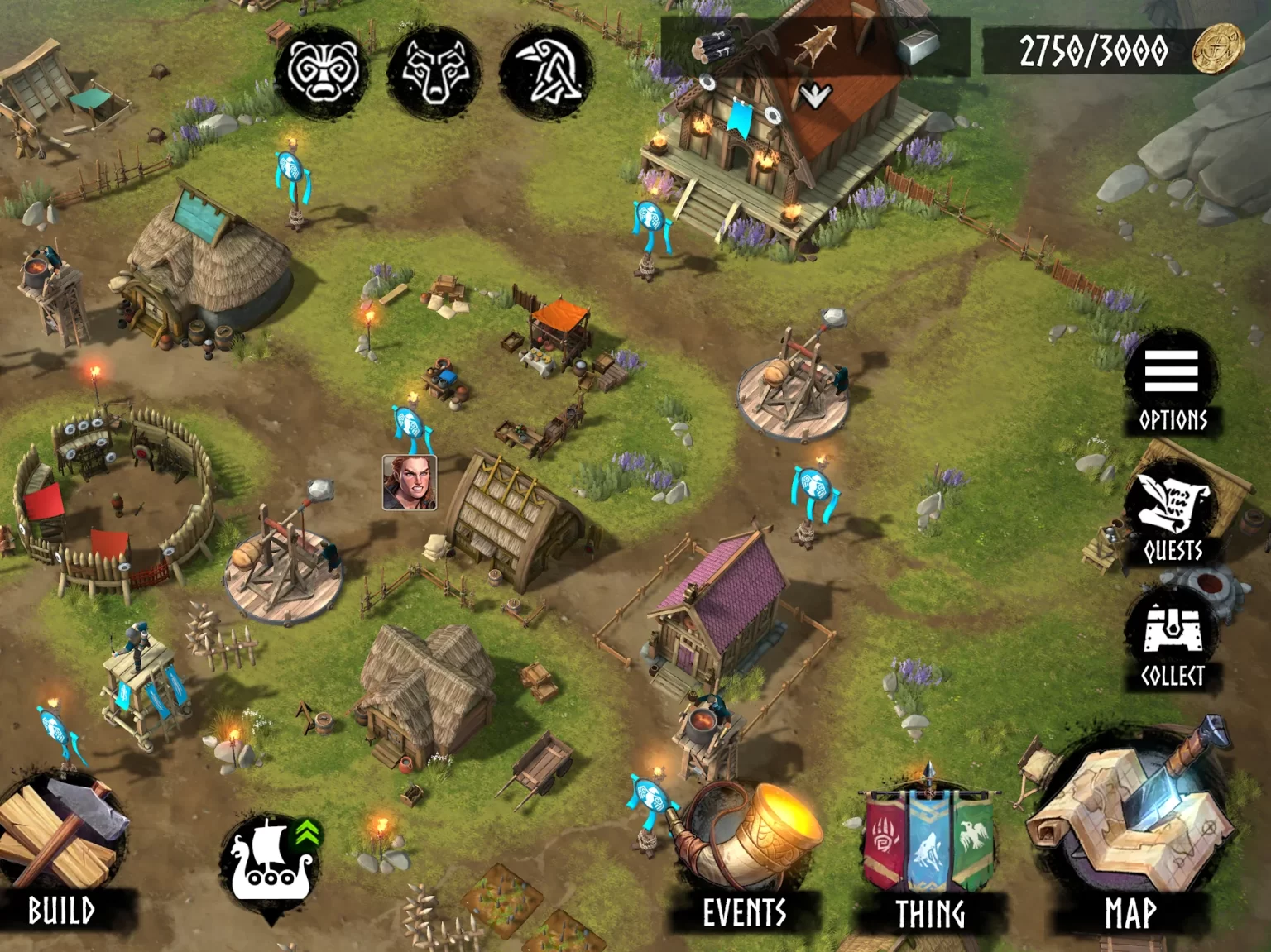Open the Build menu
The height and width of the screenshot is (952, 1271).
62,852
